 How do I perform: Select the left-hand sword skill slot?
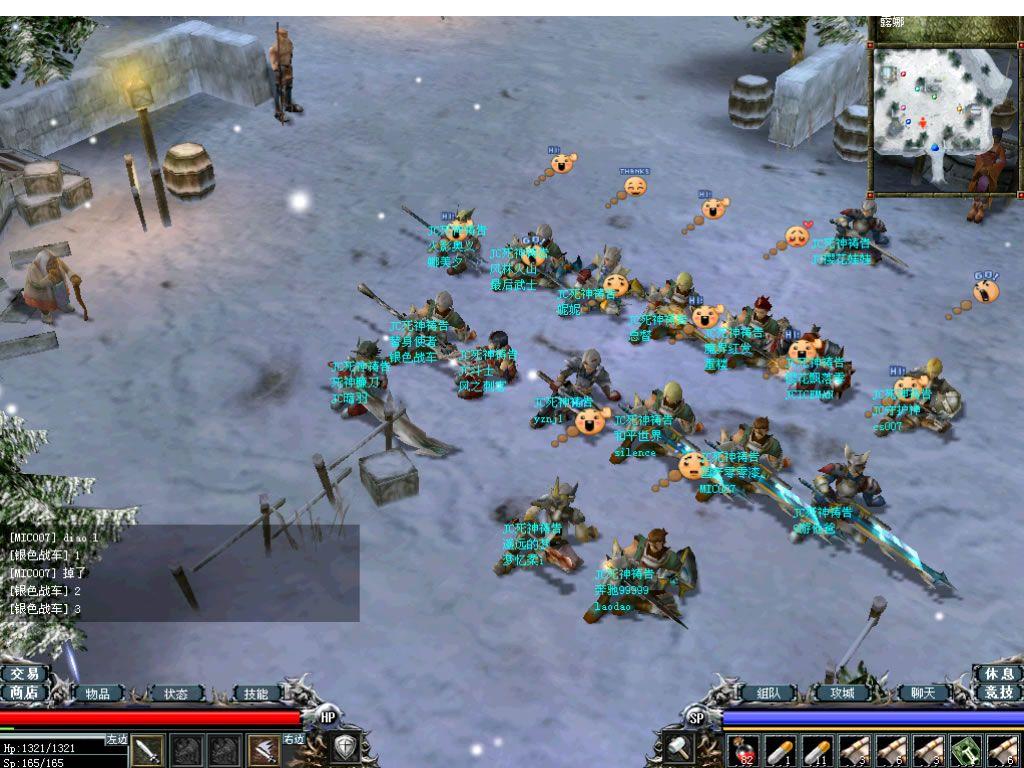148,750
